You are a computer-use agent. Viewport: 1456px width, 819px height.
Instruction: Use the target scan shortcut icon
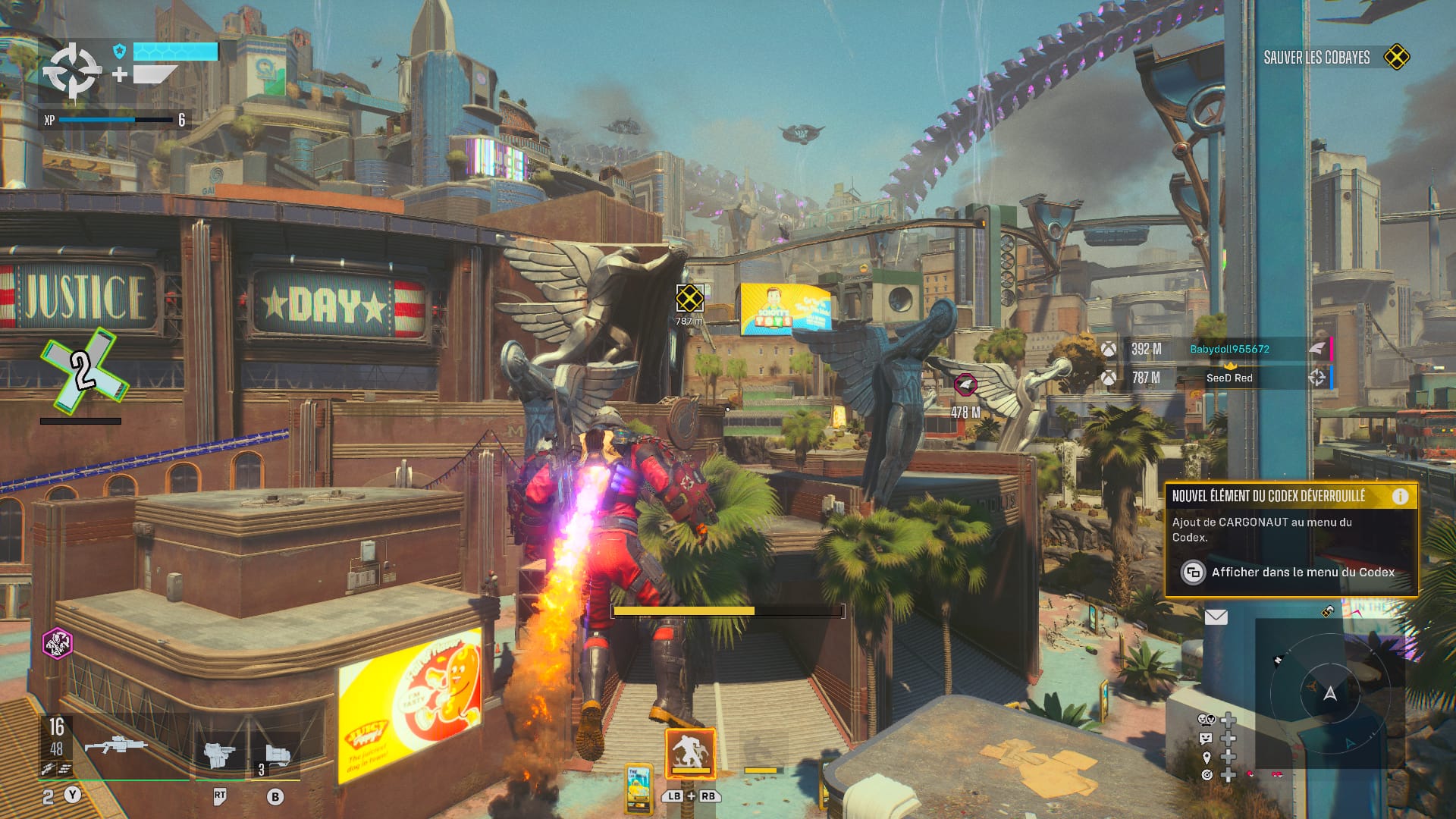coord(1206,774)
